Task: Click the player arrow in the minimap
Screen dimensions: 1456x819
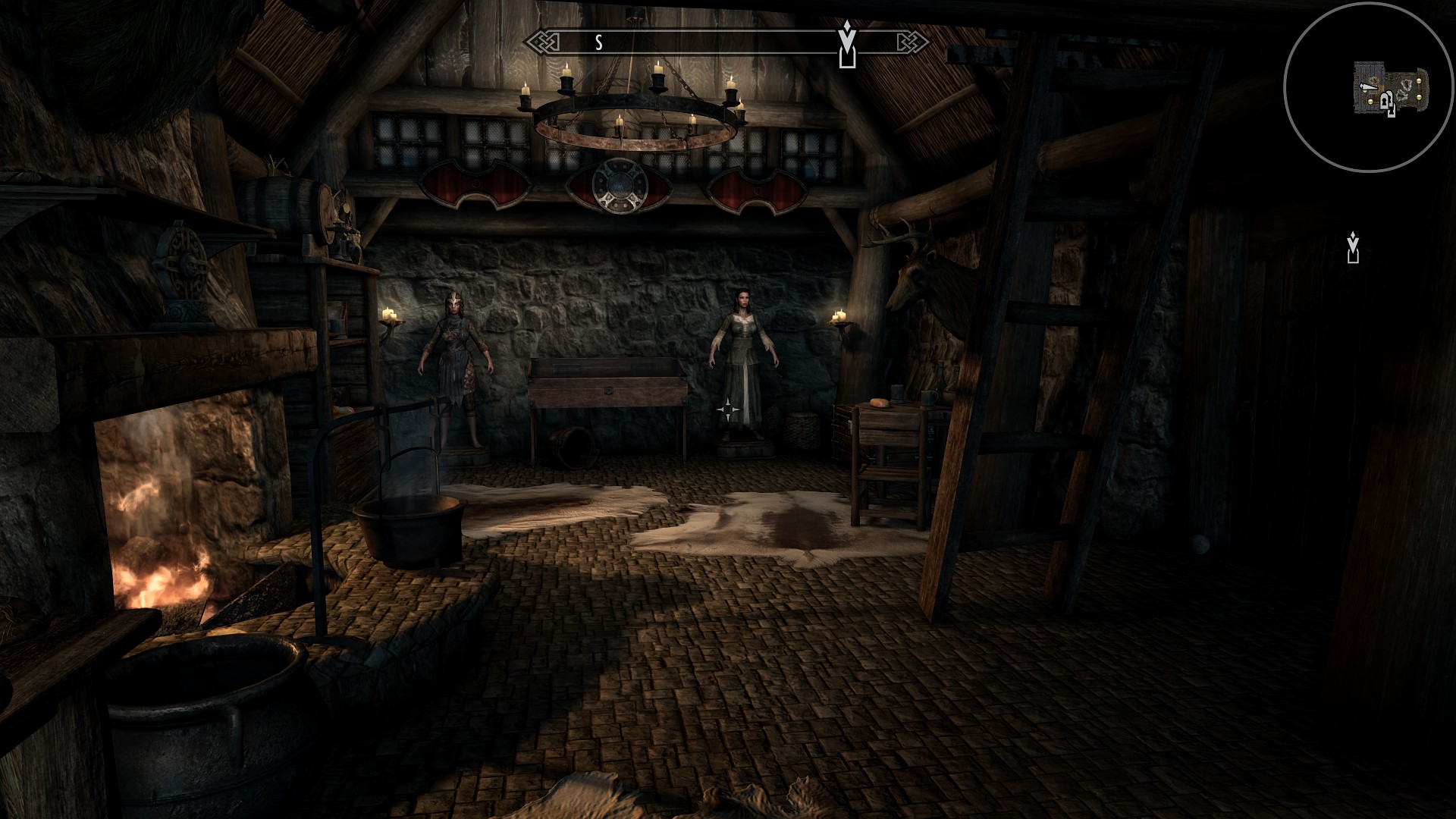Action: [x=1367, y=86]
